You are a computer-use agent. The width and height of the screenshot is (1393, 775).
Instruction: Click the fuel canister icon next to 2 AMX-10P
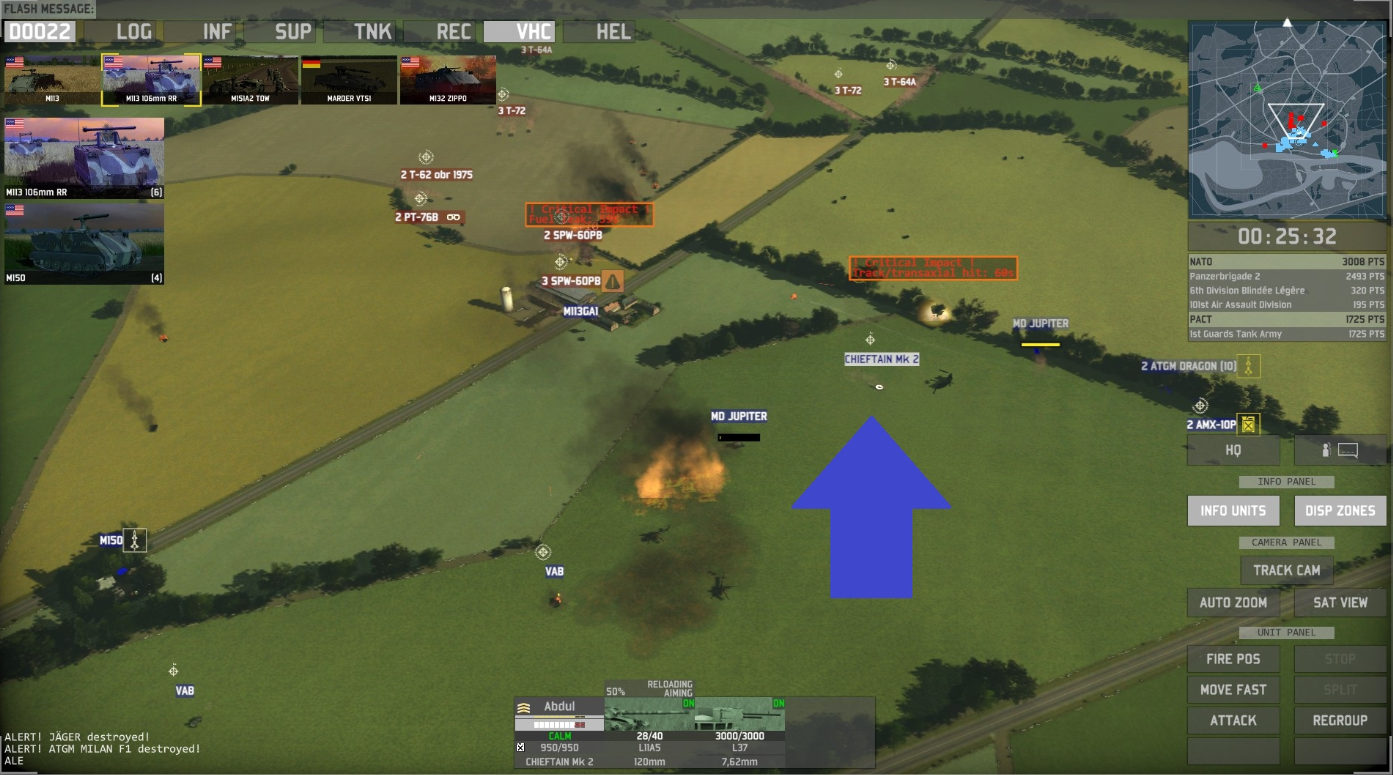pyautogui.click(x=1248, y=423)
